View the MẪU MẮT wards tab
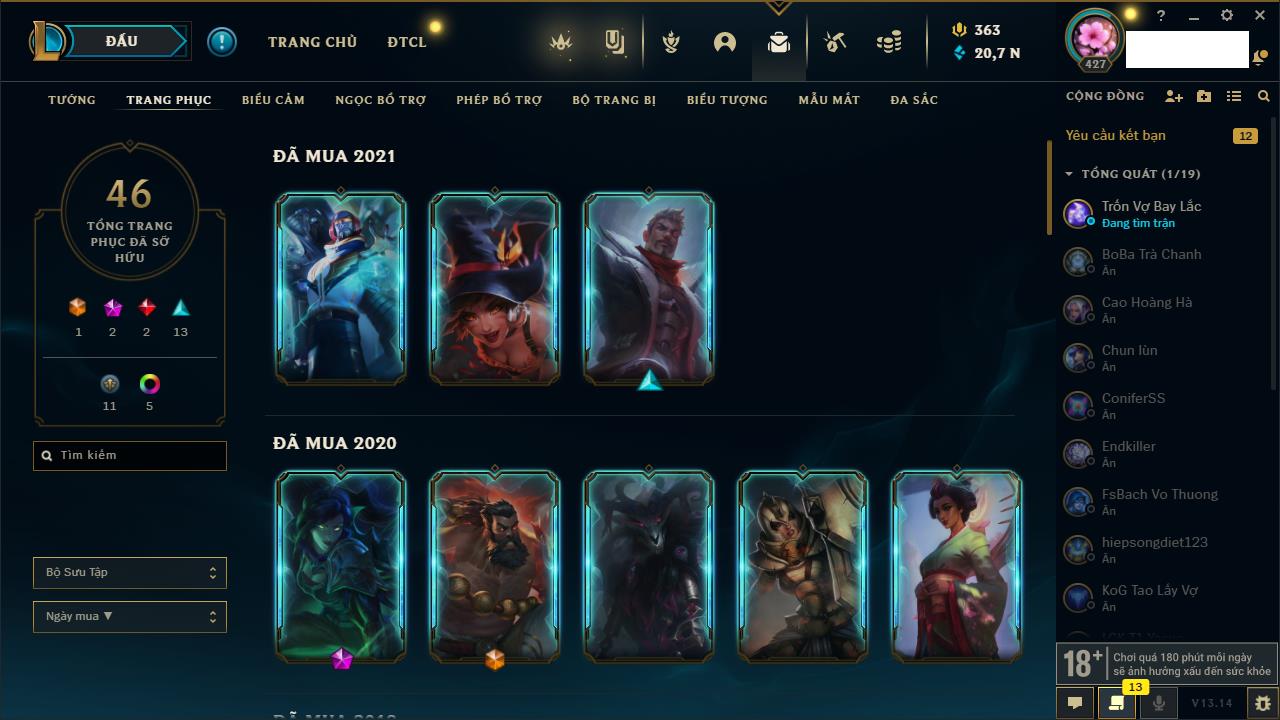Image resolution: width=1280 pixels, height=720 pixels. 829,100
